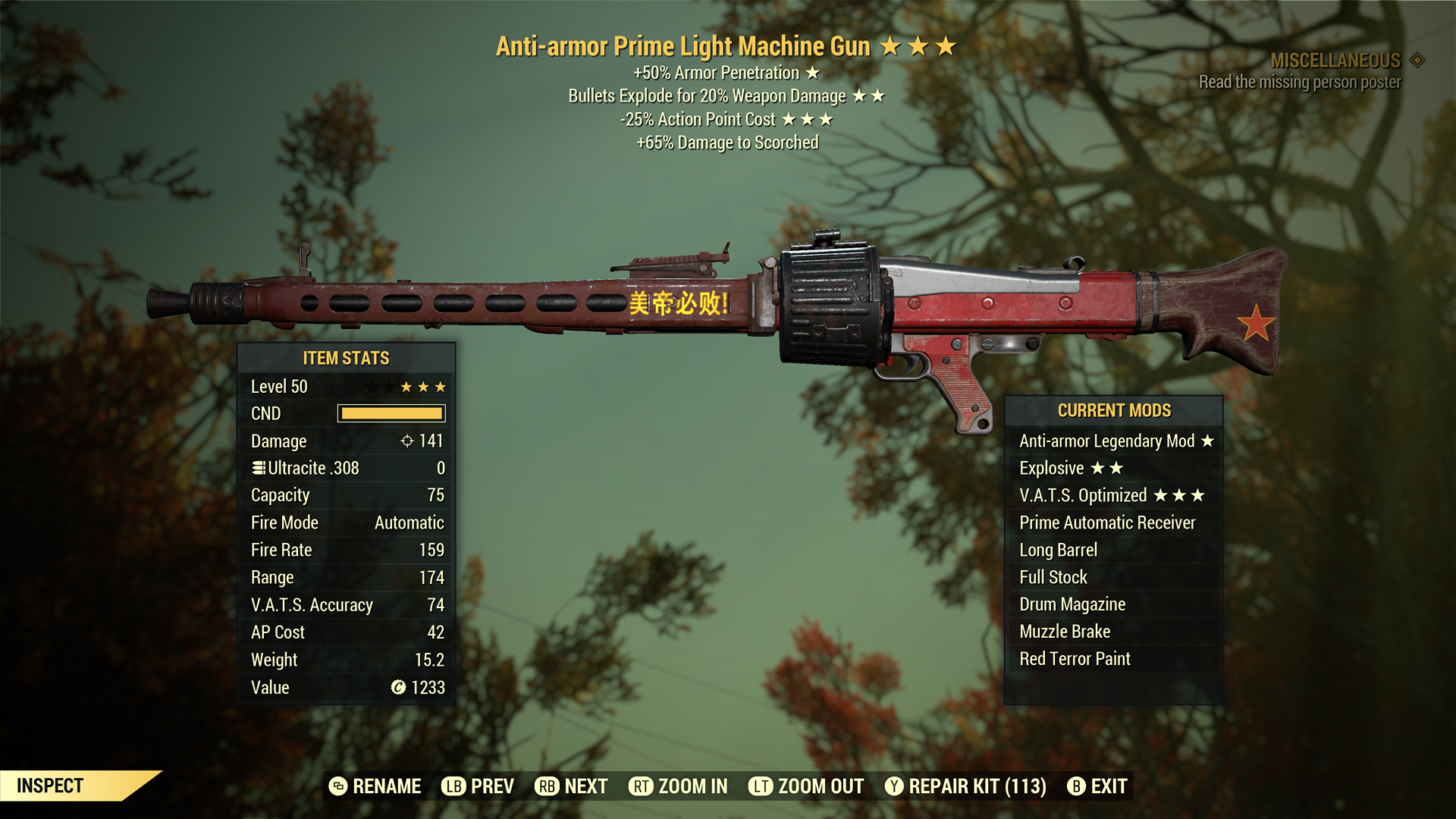Go to the PREV item
Screen dimensions: 1456x819
coord(478,786)
